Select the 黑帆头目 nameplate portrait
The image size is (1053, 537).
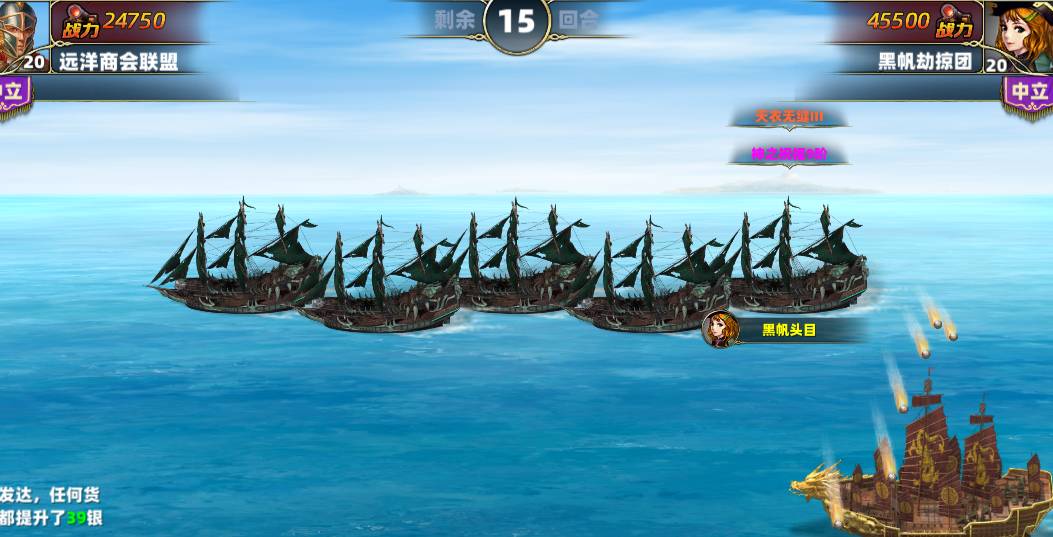point(719,329)
